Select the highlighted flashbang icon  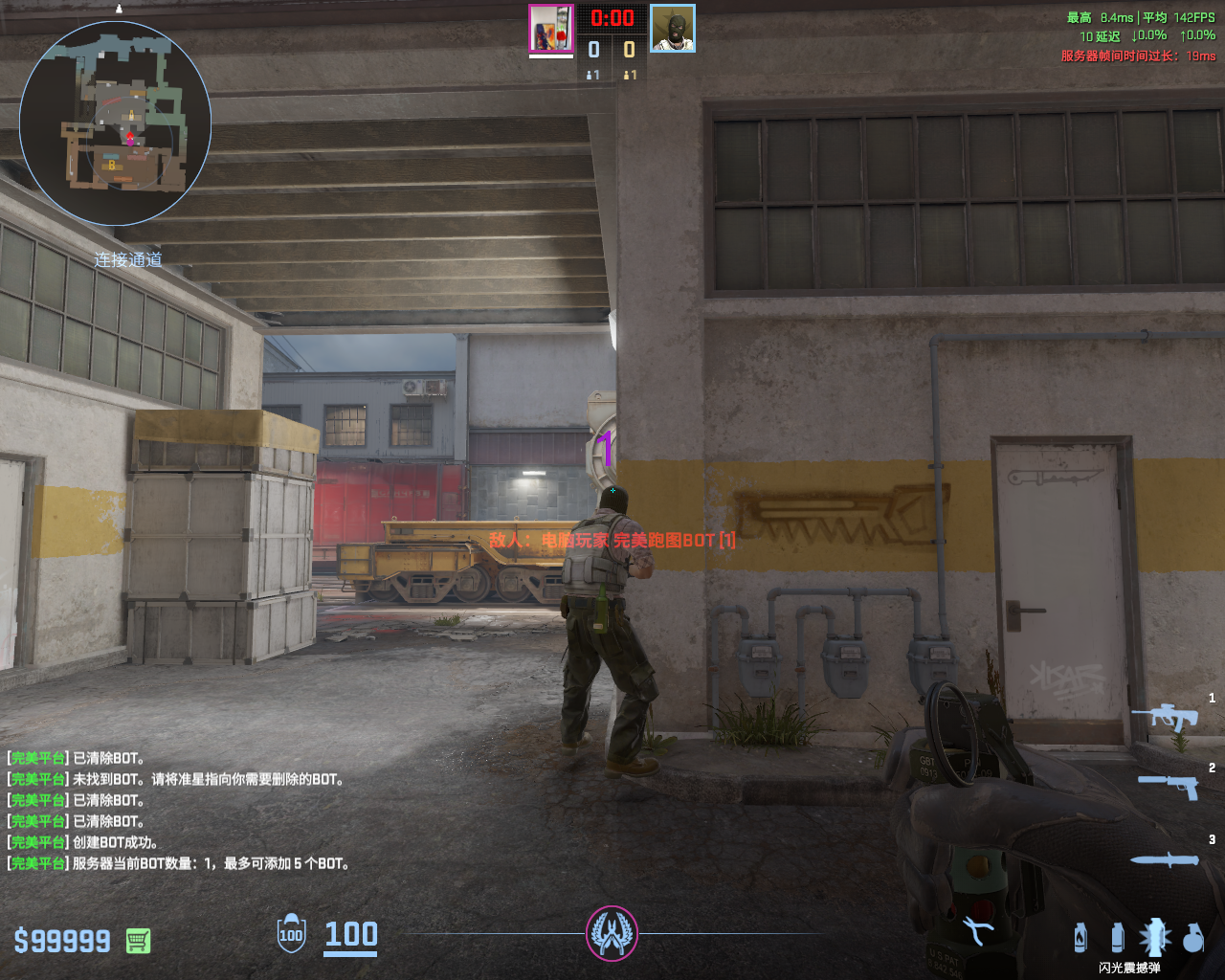pyautogui.click(x=1154, y=937)
